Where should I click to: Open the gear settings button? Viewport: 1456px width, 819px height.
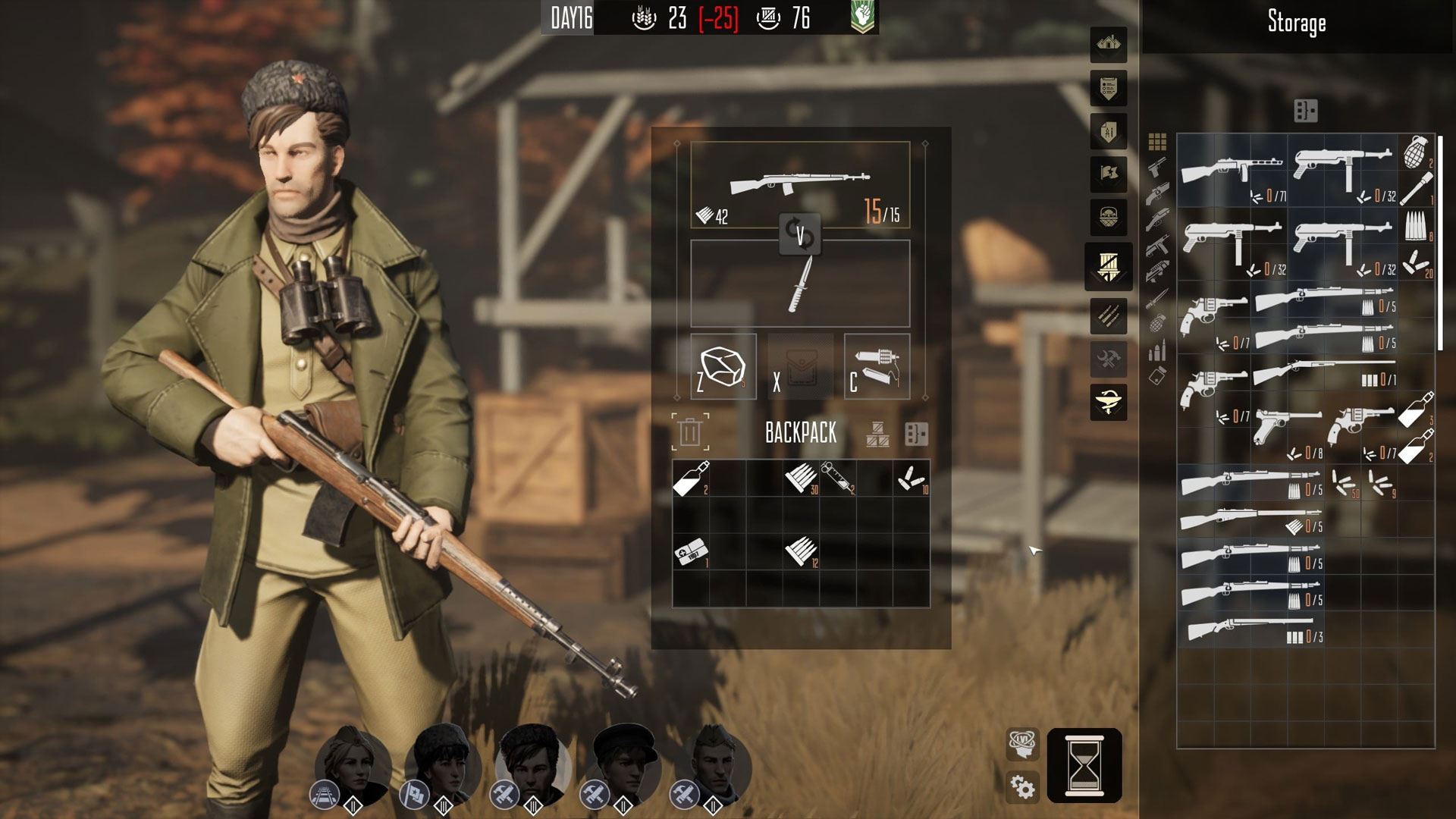click(1022, 787)
